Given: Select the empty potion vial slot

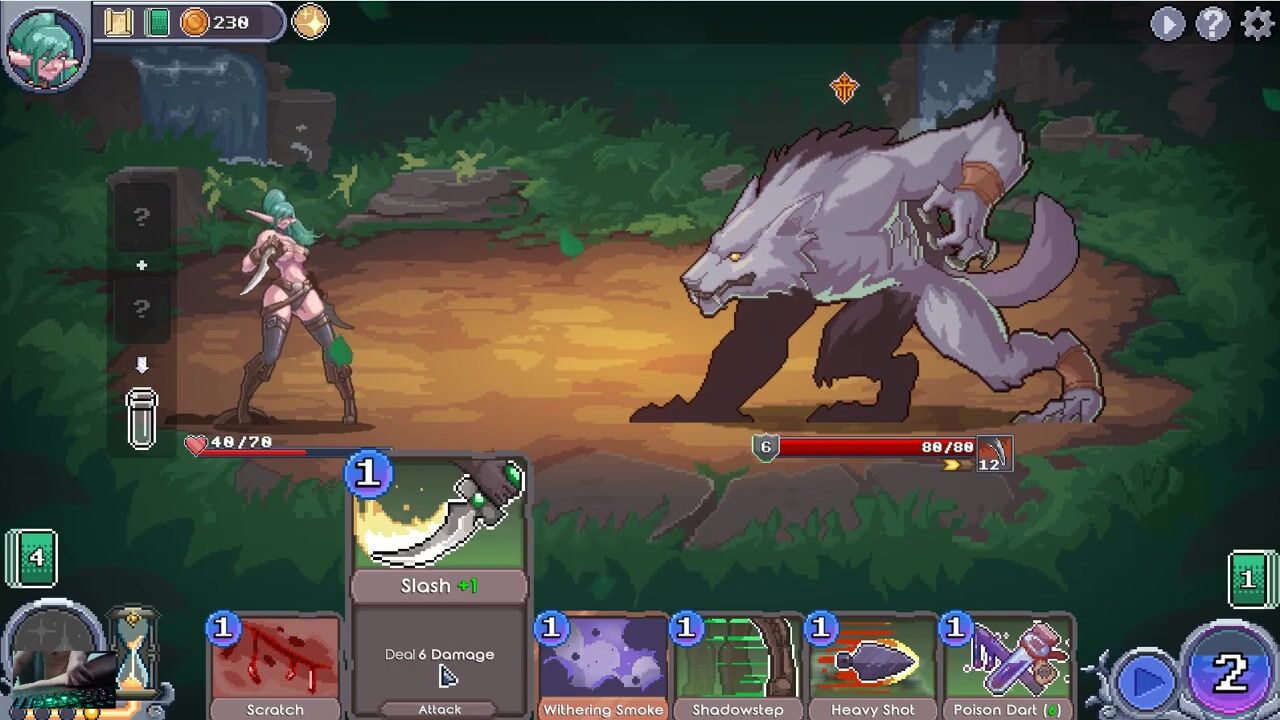Looking at the screenshot, I should click(142, 417).
